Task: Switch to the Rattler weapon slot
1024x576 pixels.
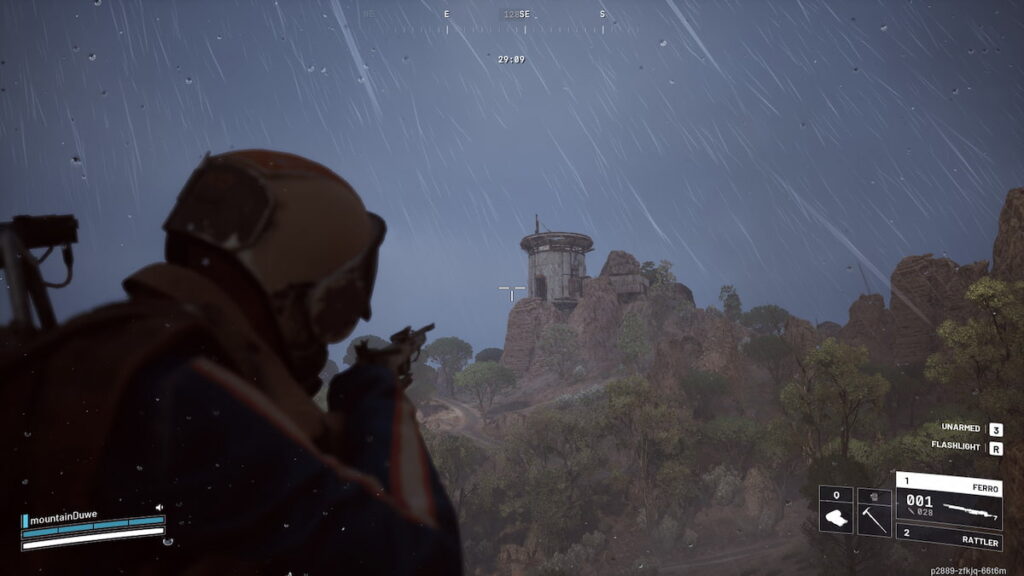Action: click(x=948, y=537)
